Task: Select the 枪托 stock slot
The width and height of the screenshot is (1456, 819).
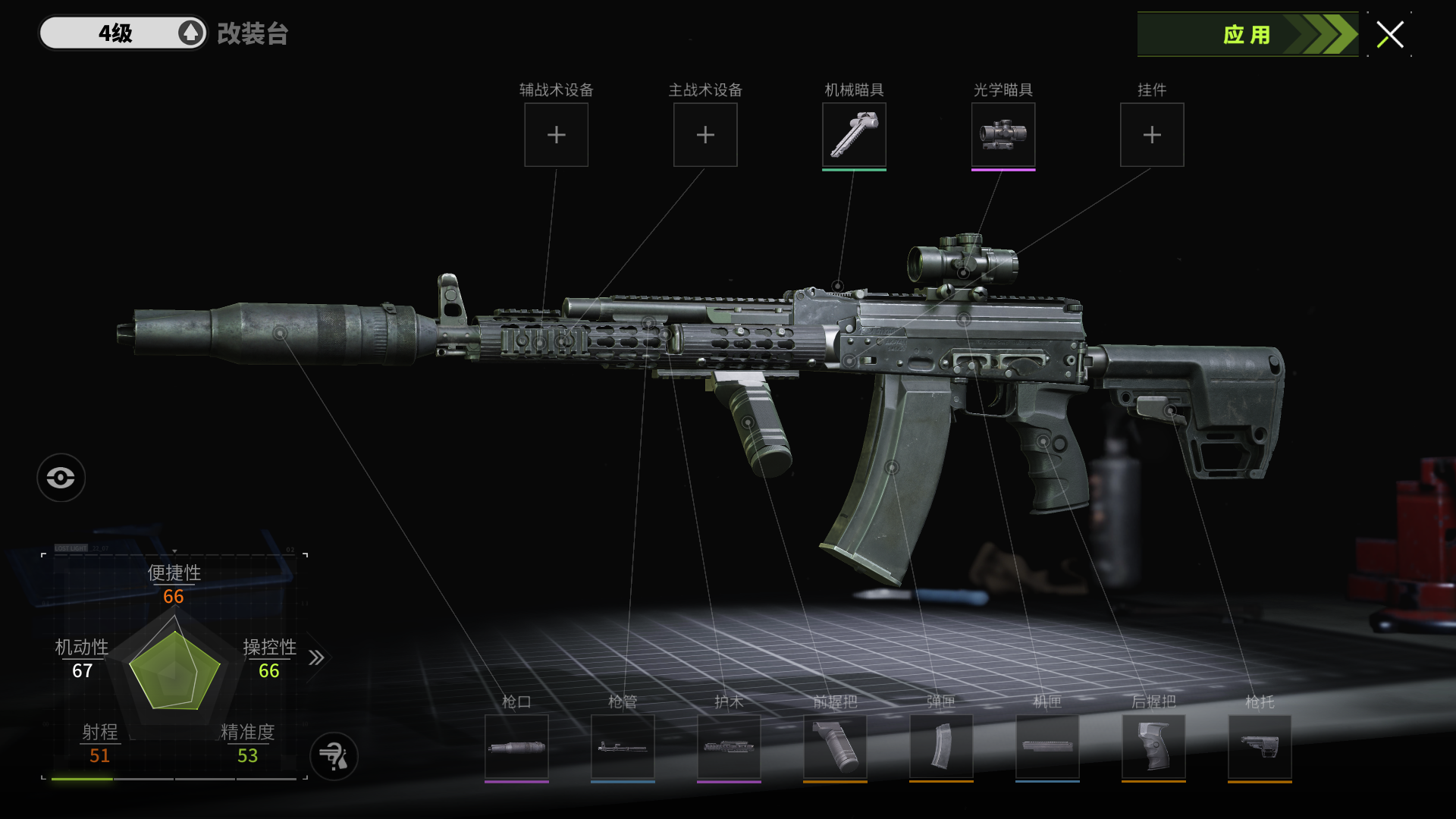Action: (1260, 747)
